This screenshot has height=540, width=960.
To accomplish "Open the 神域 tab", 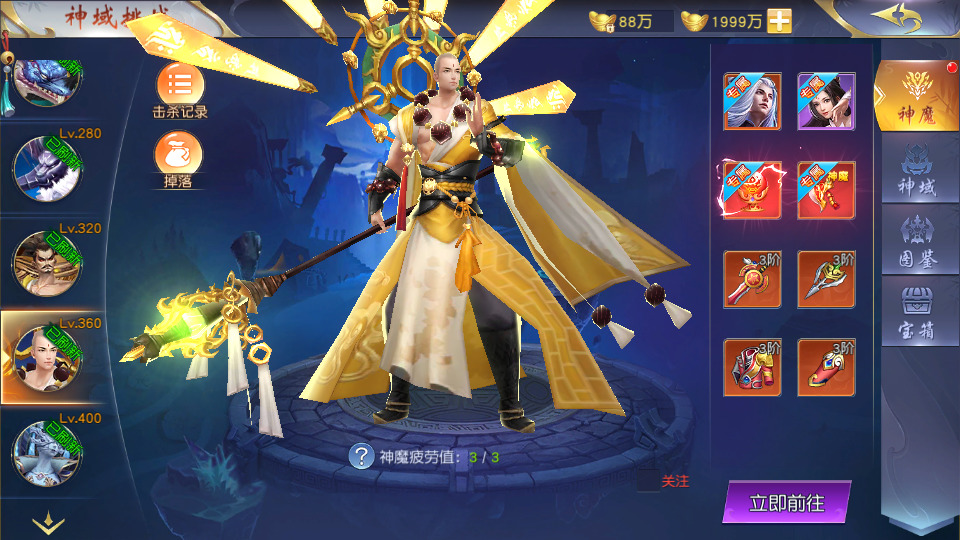I will pyautogui.click(x=916, y=172).
